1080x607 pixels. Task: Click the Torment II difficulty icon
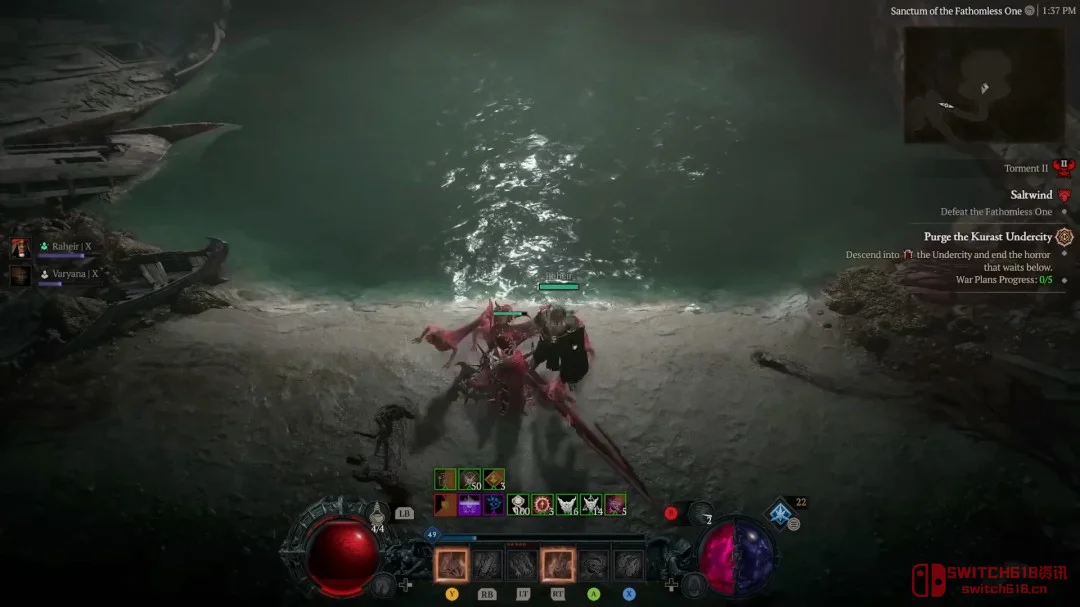pos(1064,168)
